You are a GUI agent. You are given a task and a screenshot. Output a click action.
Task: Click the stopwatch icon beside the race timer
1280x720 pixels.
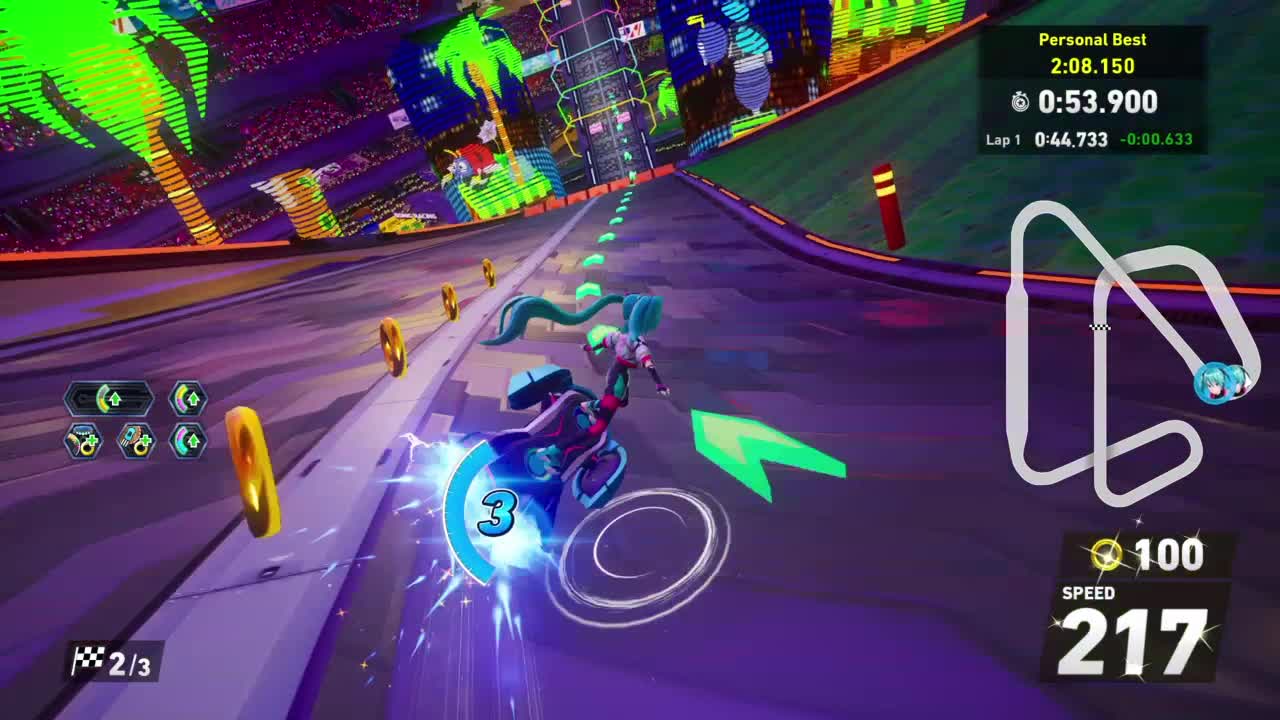tap(1018, 102)
